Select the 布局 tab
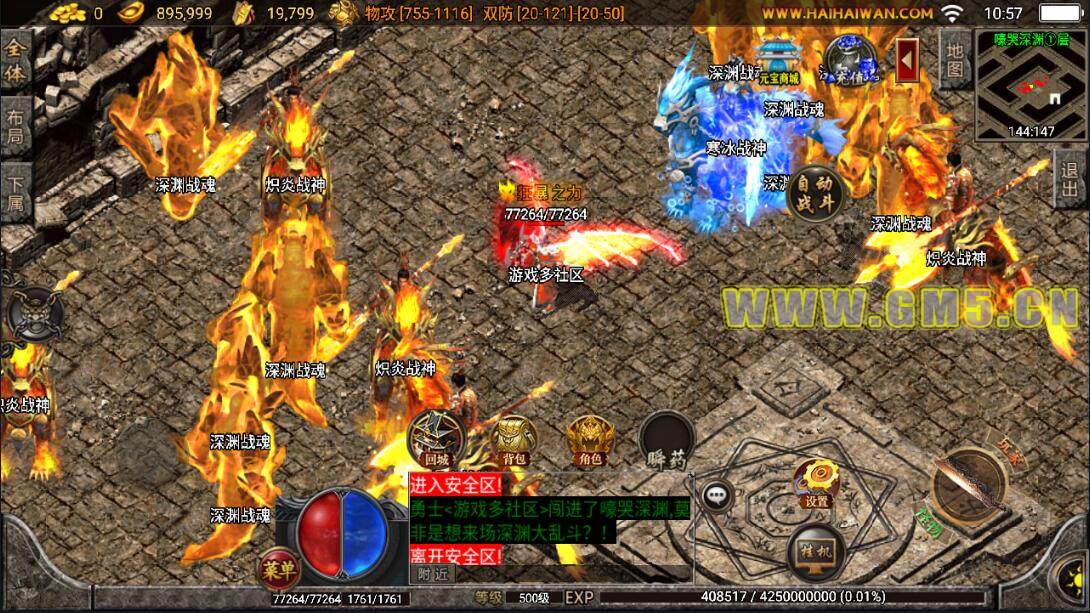The width and height of the screenshot is (1090, 613). coord(15,125)
